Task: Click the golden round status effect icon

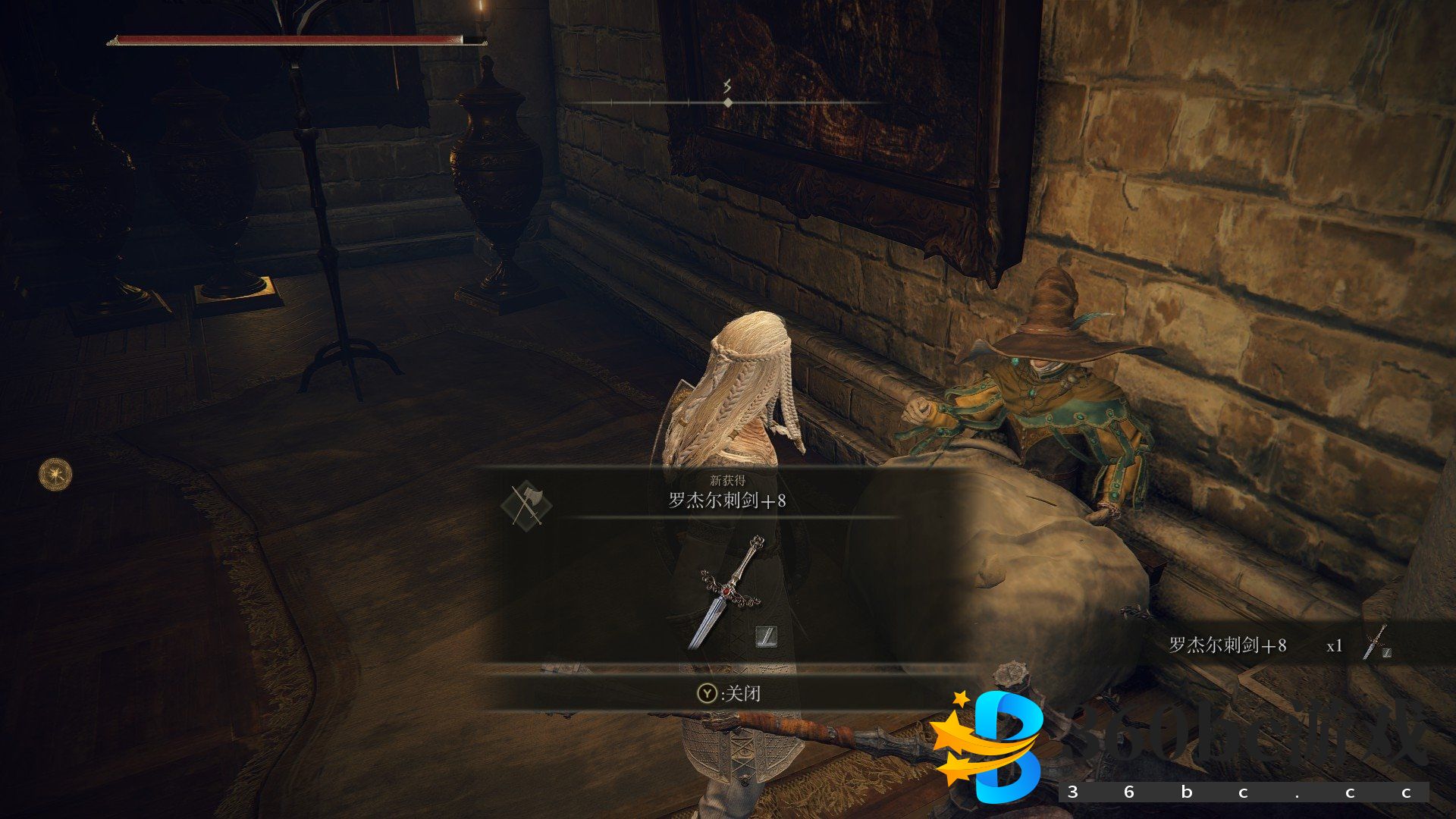Action: click(55, 475)
